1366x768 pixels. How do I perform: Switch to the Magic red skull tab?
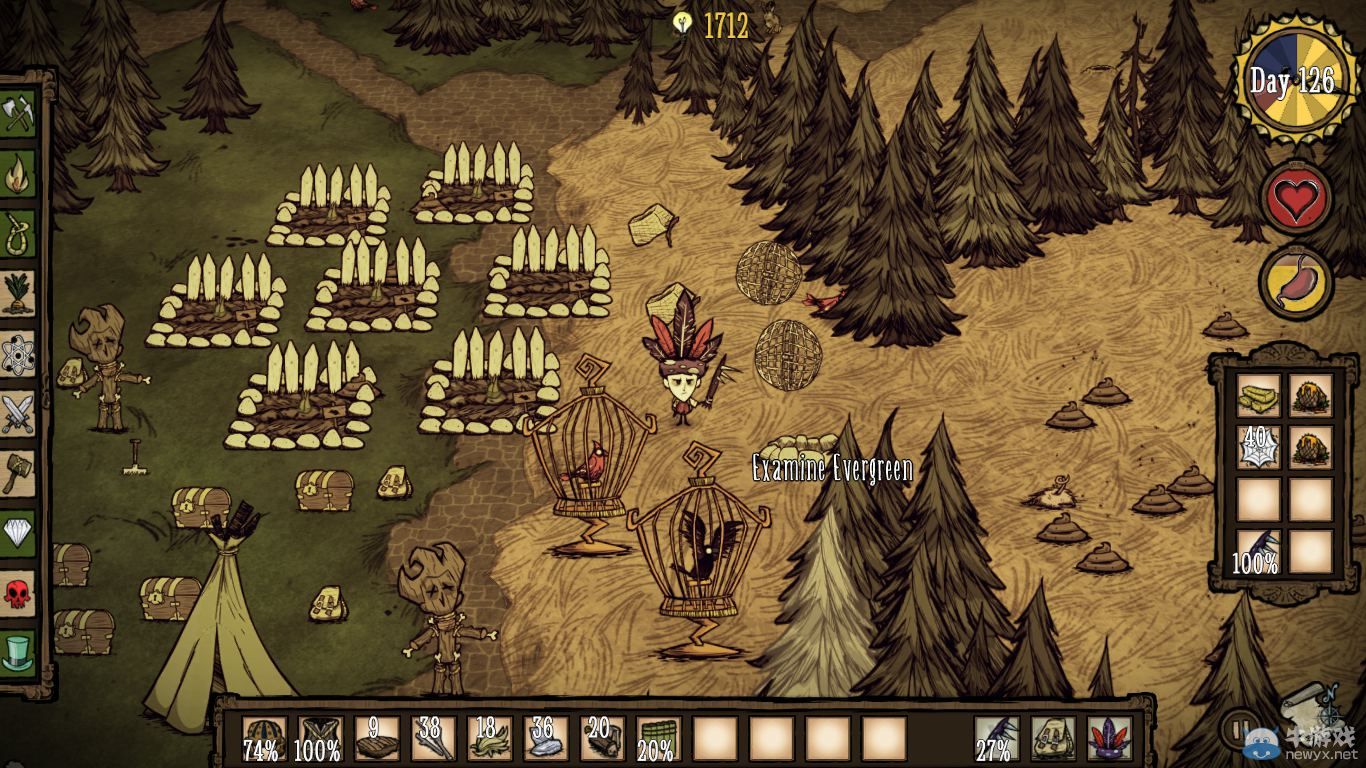[x=18, y=591]
